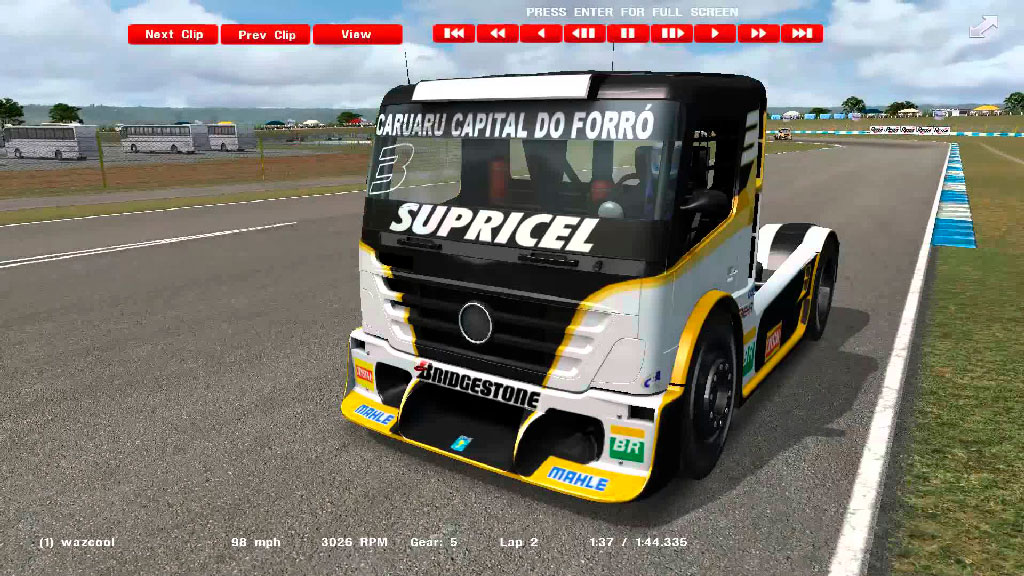Skip to the start of the replay

click(454, 33)
